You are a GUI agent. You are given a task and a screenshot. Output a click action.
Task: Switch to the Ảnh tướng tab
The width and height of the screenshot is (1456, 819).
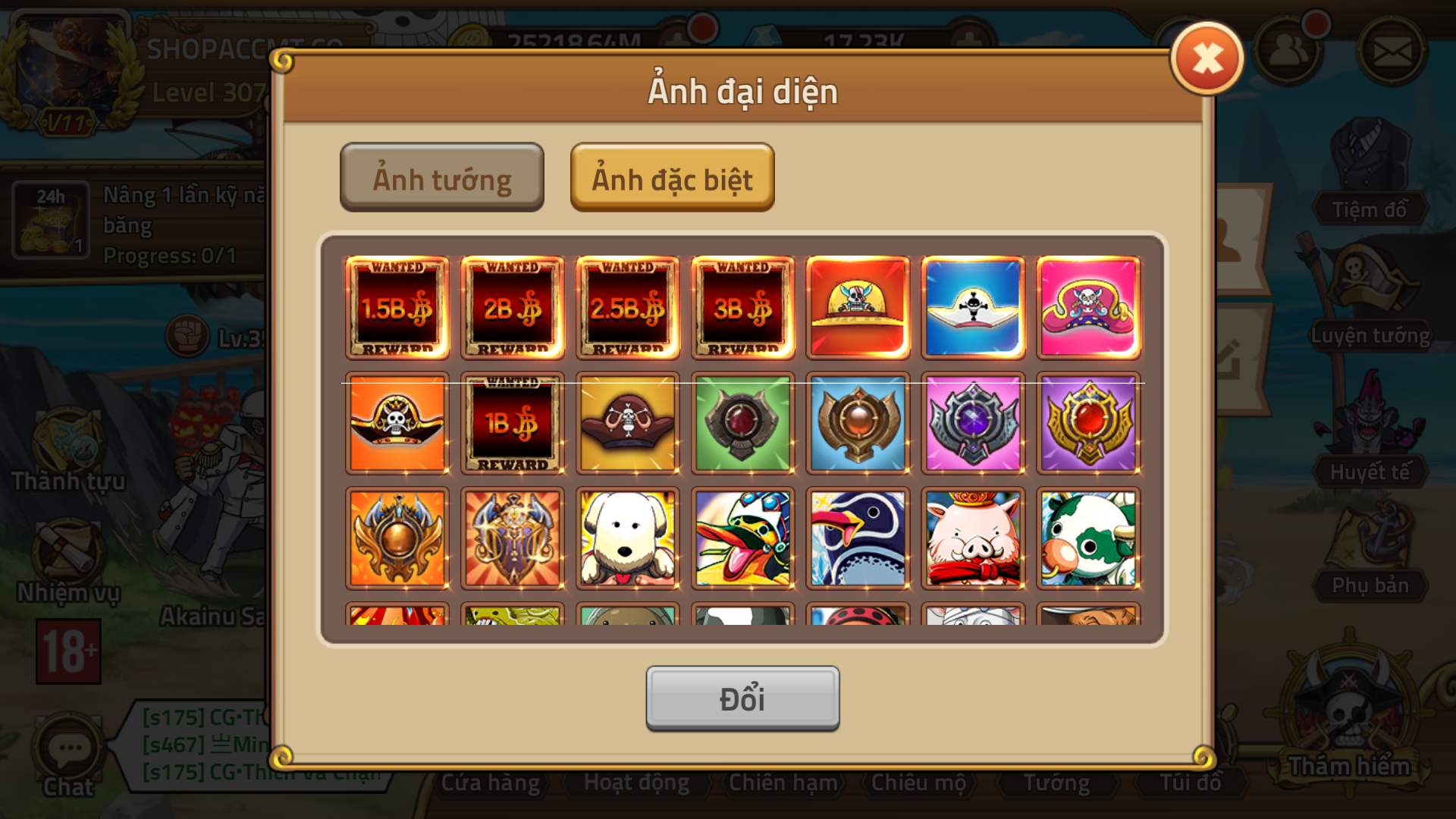(x=442, y=177)
